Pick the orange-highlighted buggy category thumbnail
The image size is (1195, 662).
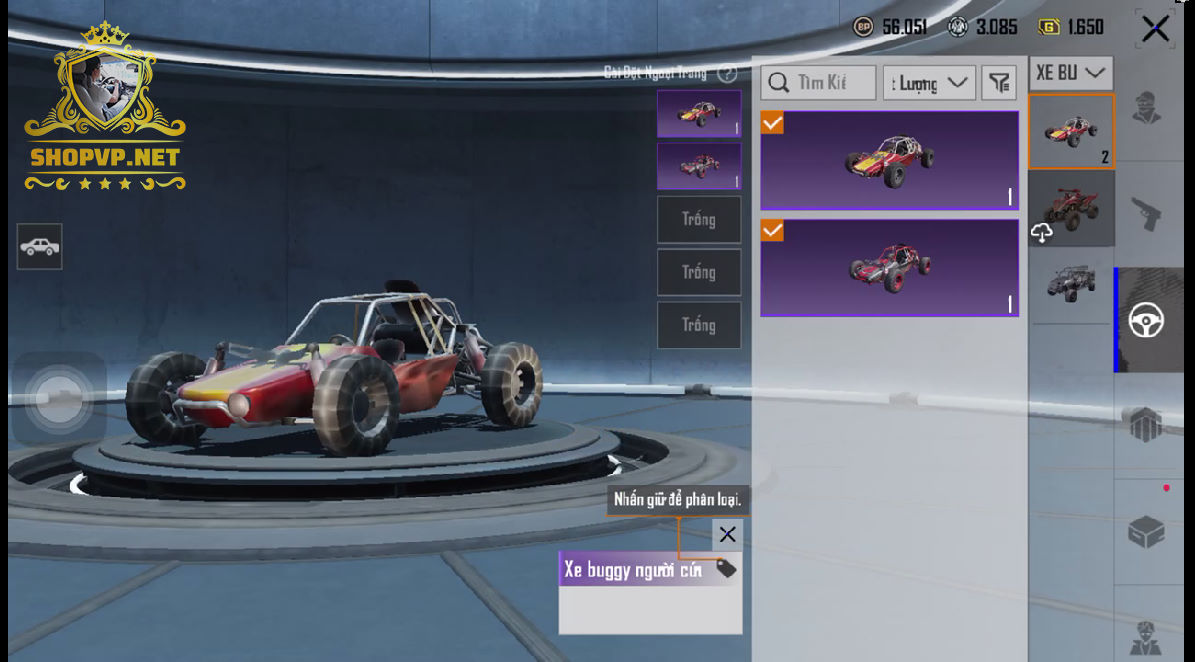tap(1070, 131)
